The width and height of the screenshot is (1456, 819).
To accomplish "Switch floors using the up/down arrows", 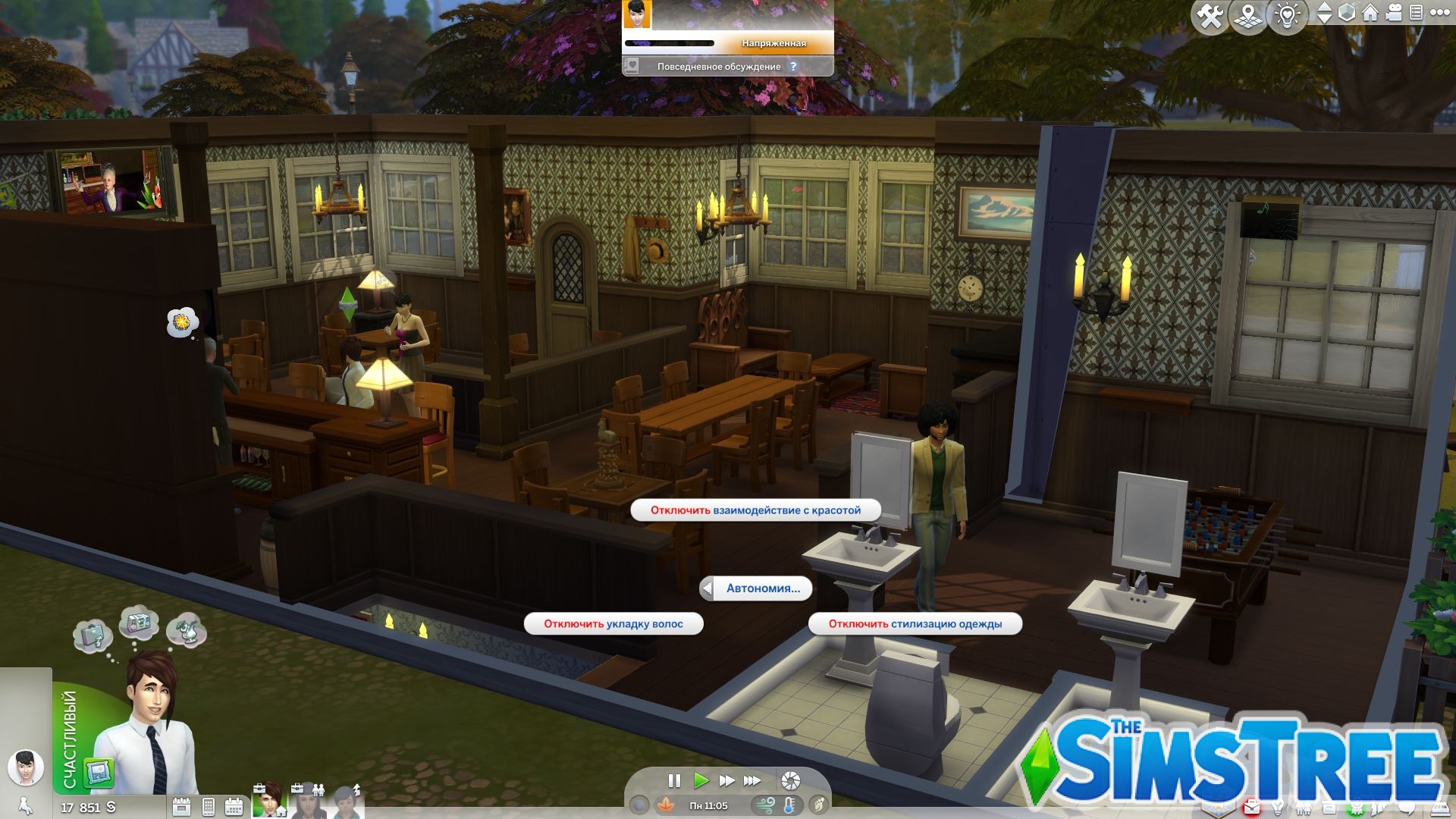I will tap(1323, 13).
